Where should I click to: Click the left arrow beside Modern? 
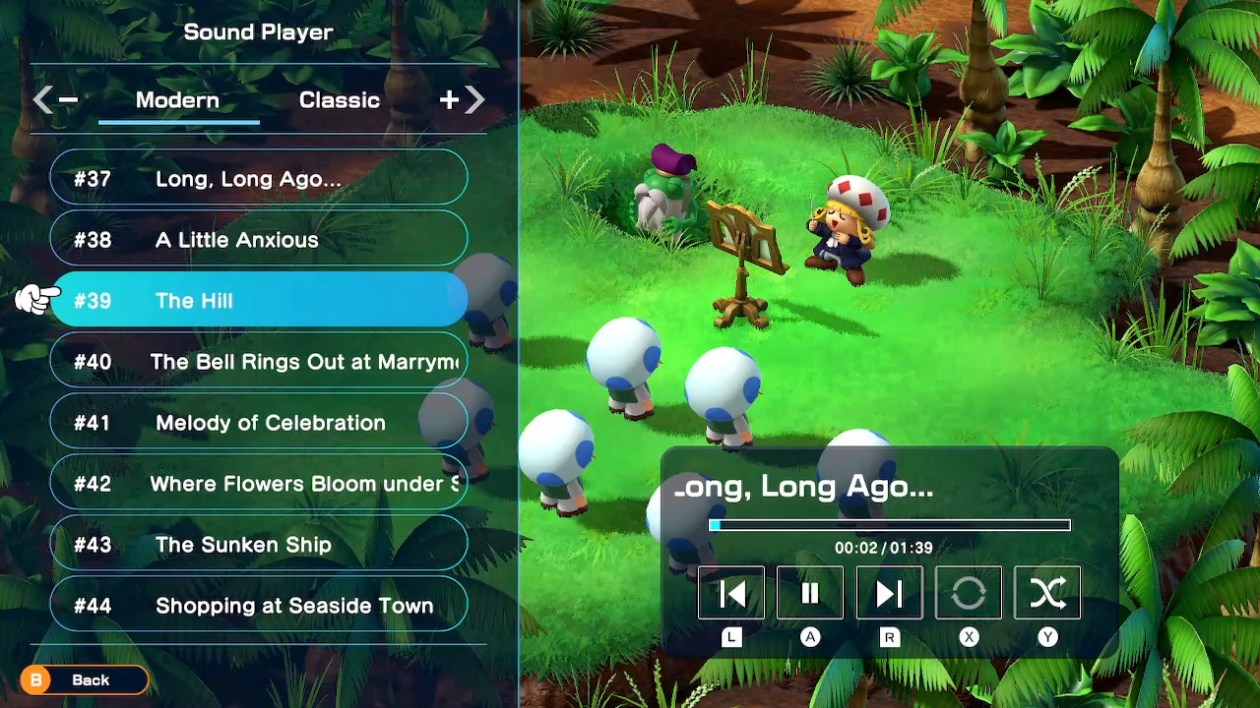pyautogui.click(x=43, y=100)
